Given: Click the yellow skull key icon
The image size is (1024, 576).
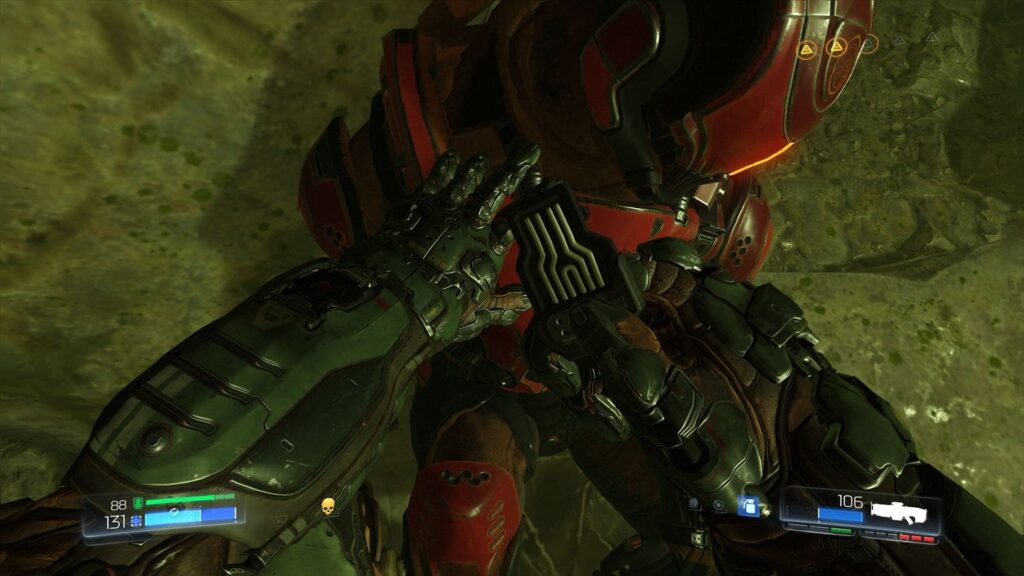Looking at the screenshot, I should [x=327, y=508].
